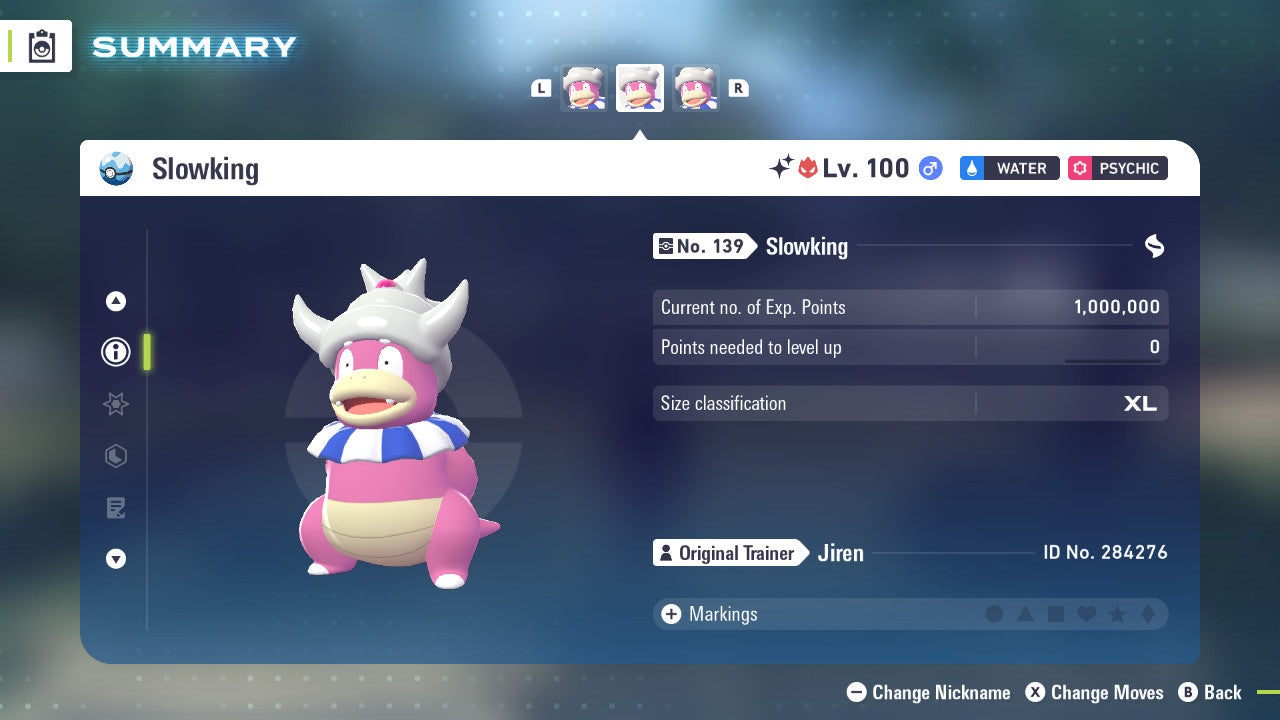Select the info page icon in sidebar
The image size is (1280, 720).
(x=115, y=352)
